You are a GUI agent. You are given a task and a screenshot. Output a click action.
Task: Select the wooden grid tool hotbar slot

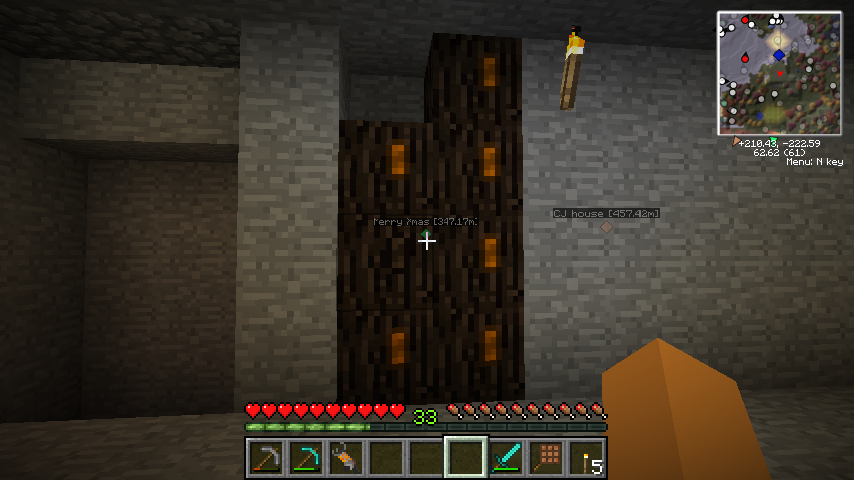pos(546,458)
